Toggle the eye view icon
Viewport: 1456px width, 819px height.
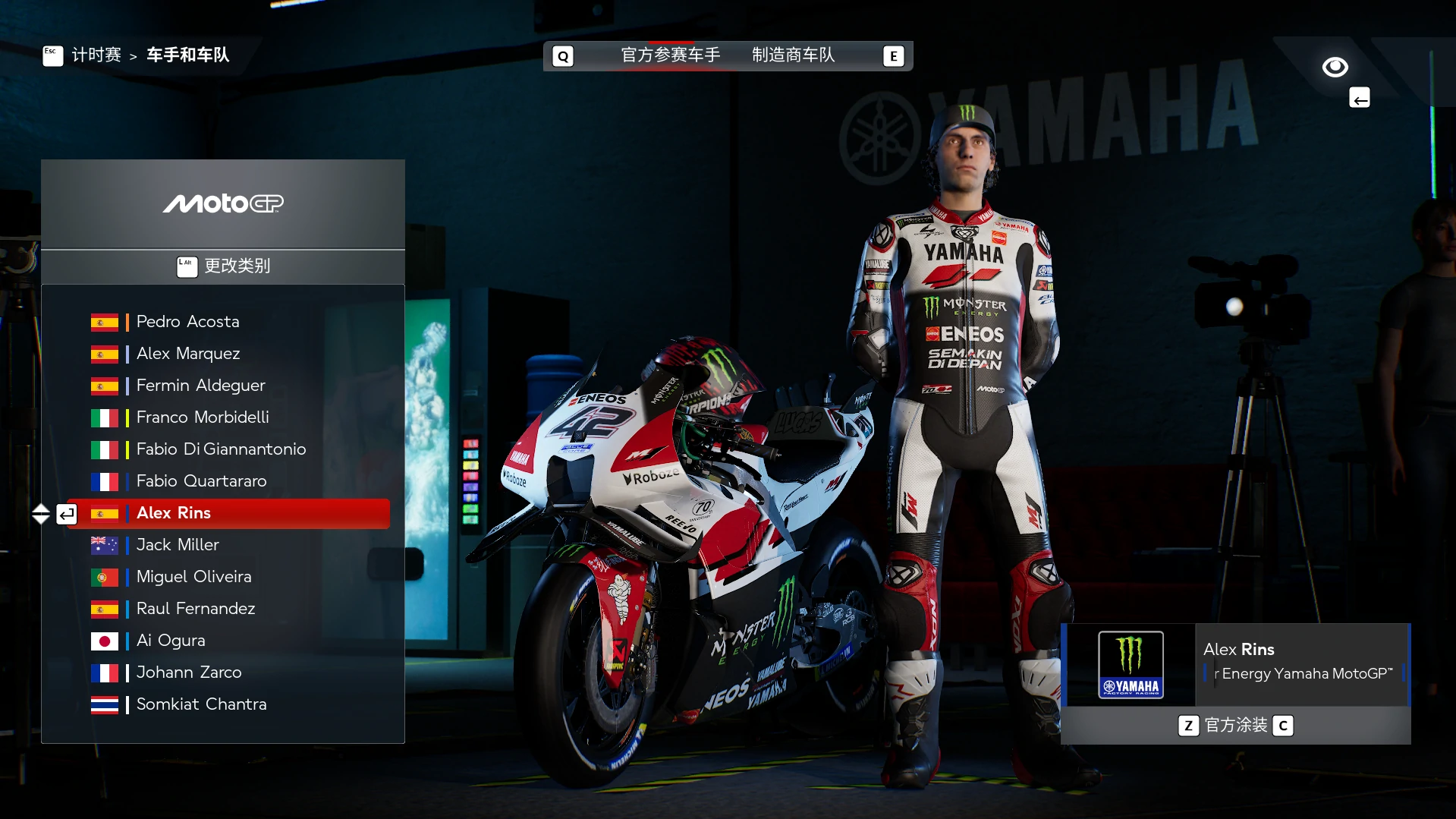pos(1335,68)
